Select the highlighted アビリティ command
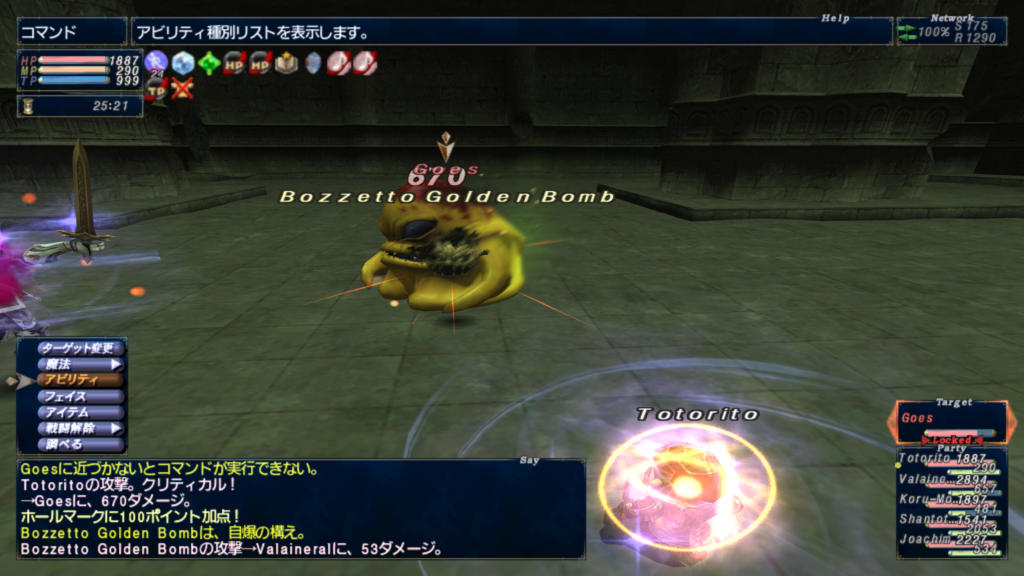The height and width of the screenshot is (576, 1024). (x=81, y=380)
